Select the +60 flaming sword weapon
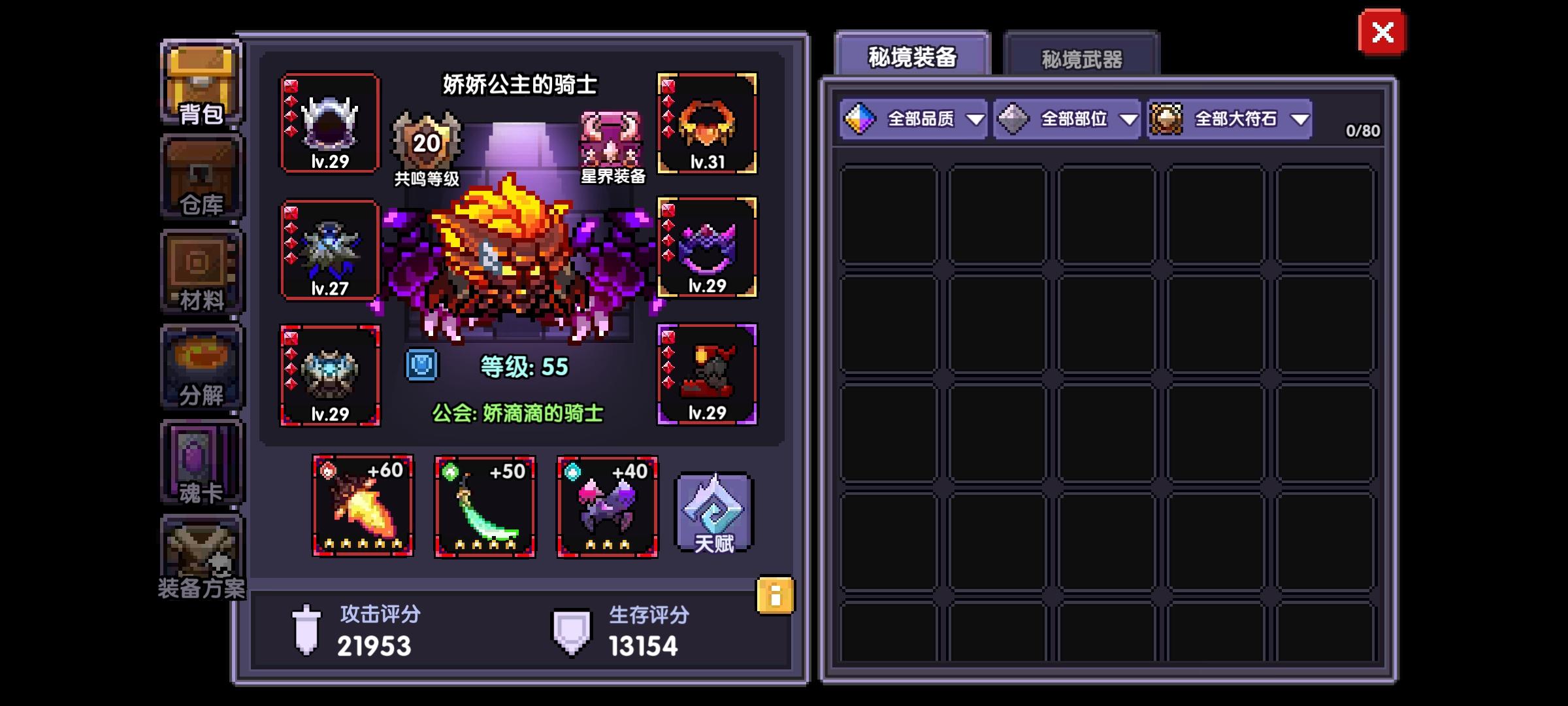 tap(363, 507)
